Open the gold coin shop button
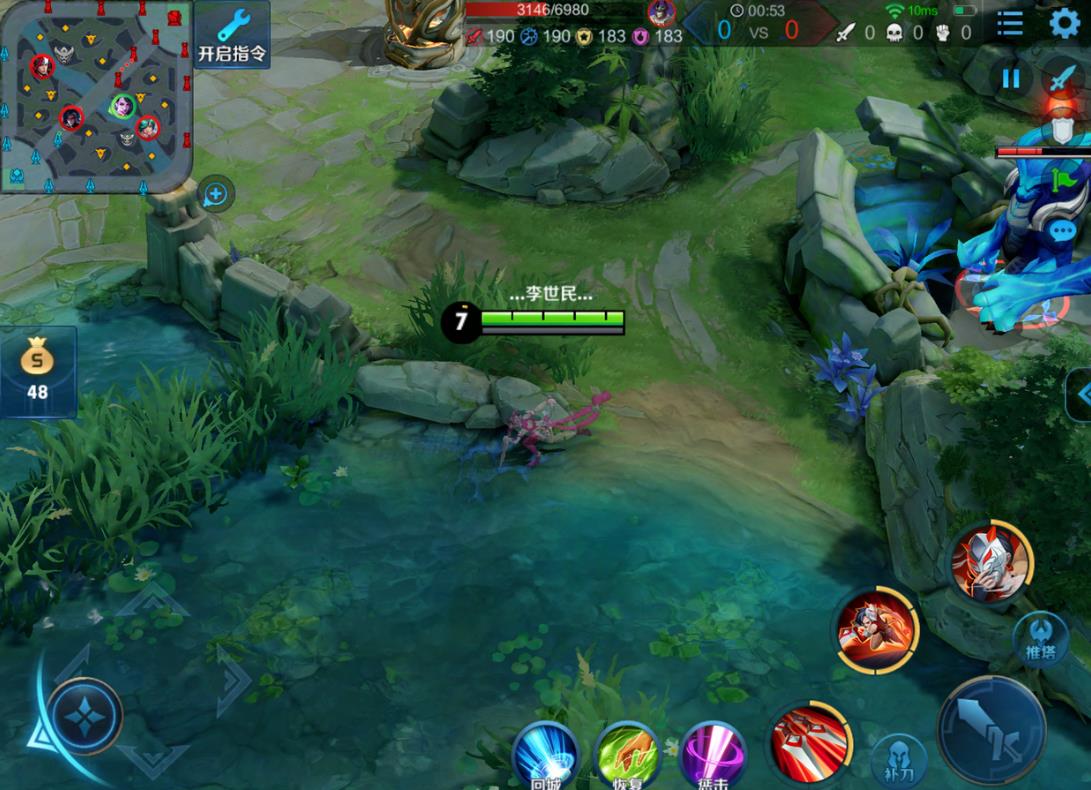This screenshot has height=790, width=1091. pyautogui.click(x=38, y=371)
